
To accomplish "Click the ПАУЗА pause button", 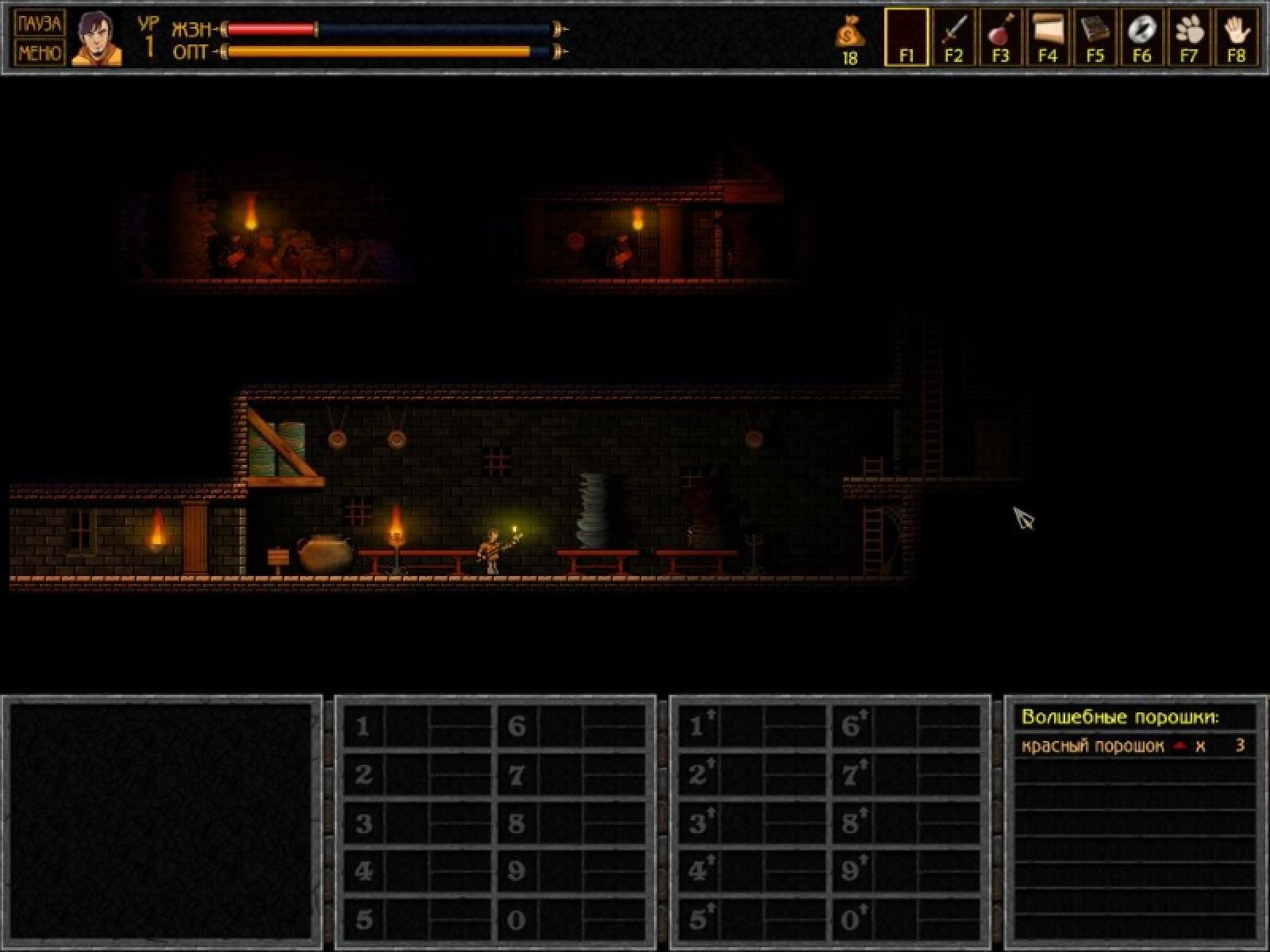I will (39, 23).
